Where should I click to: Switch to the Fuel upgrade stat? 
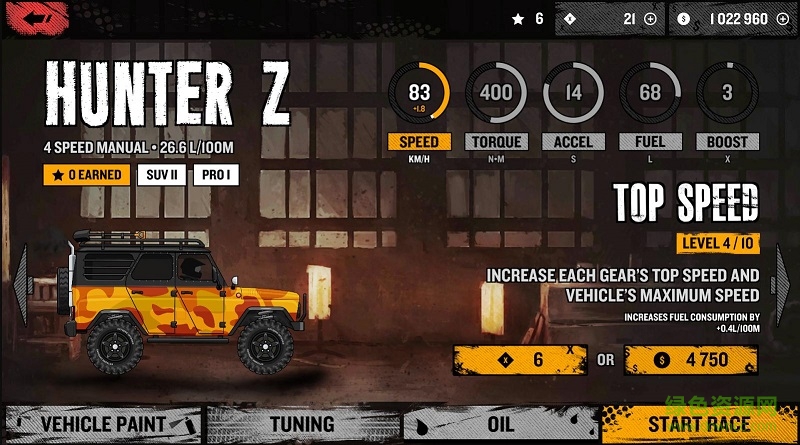650,96
